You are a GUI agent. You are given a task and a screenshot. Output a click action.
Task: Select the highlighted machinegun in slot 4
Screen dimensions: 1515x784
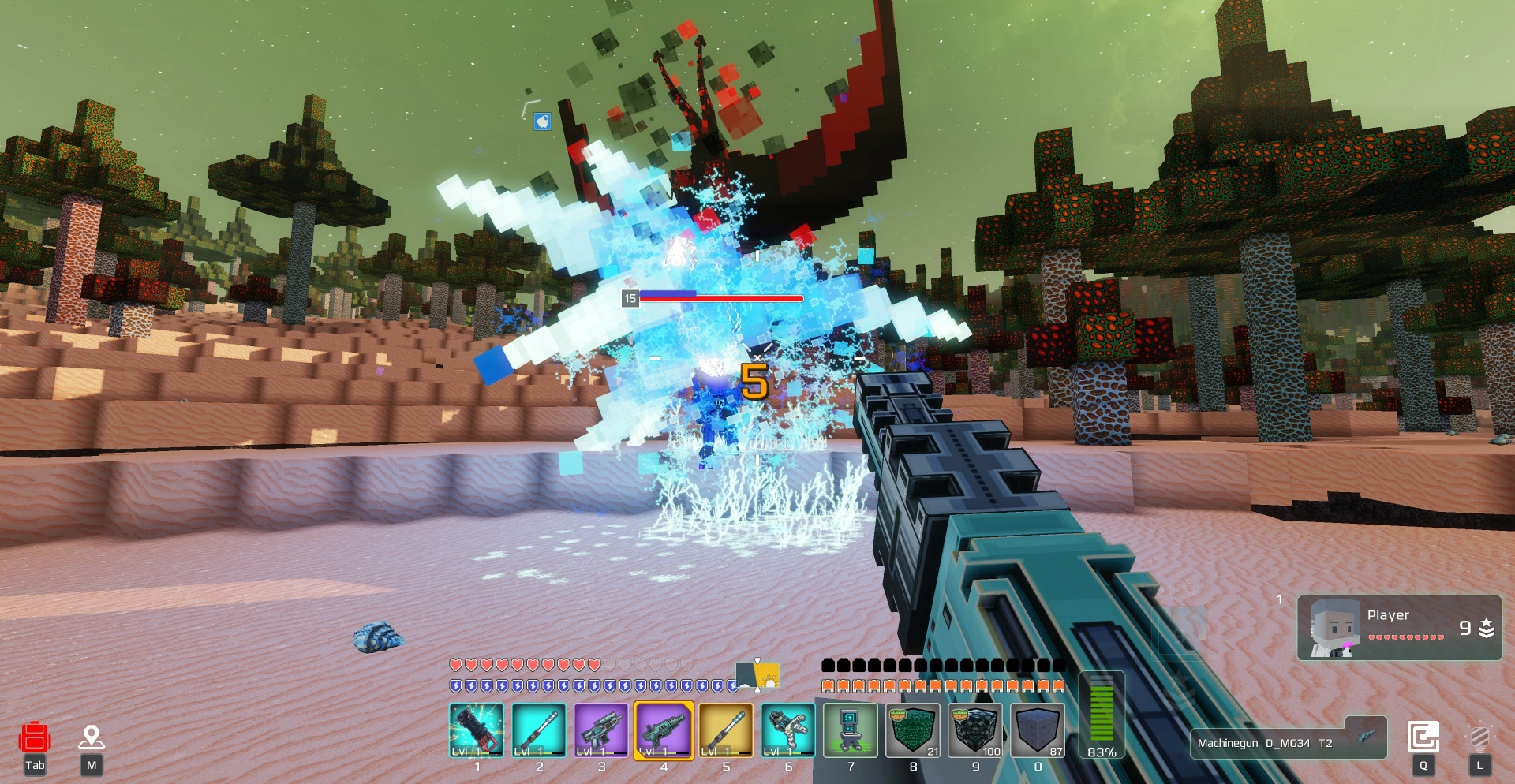point(664,730)
